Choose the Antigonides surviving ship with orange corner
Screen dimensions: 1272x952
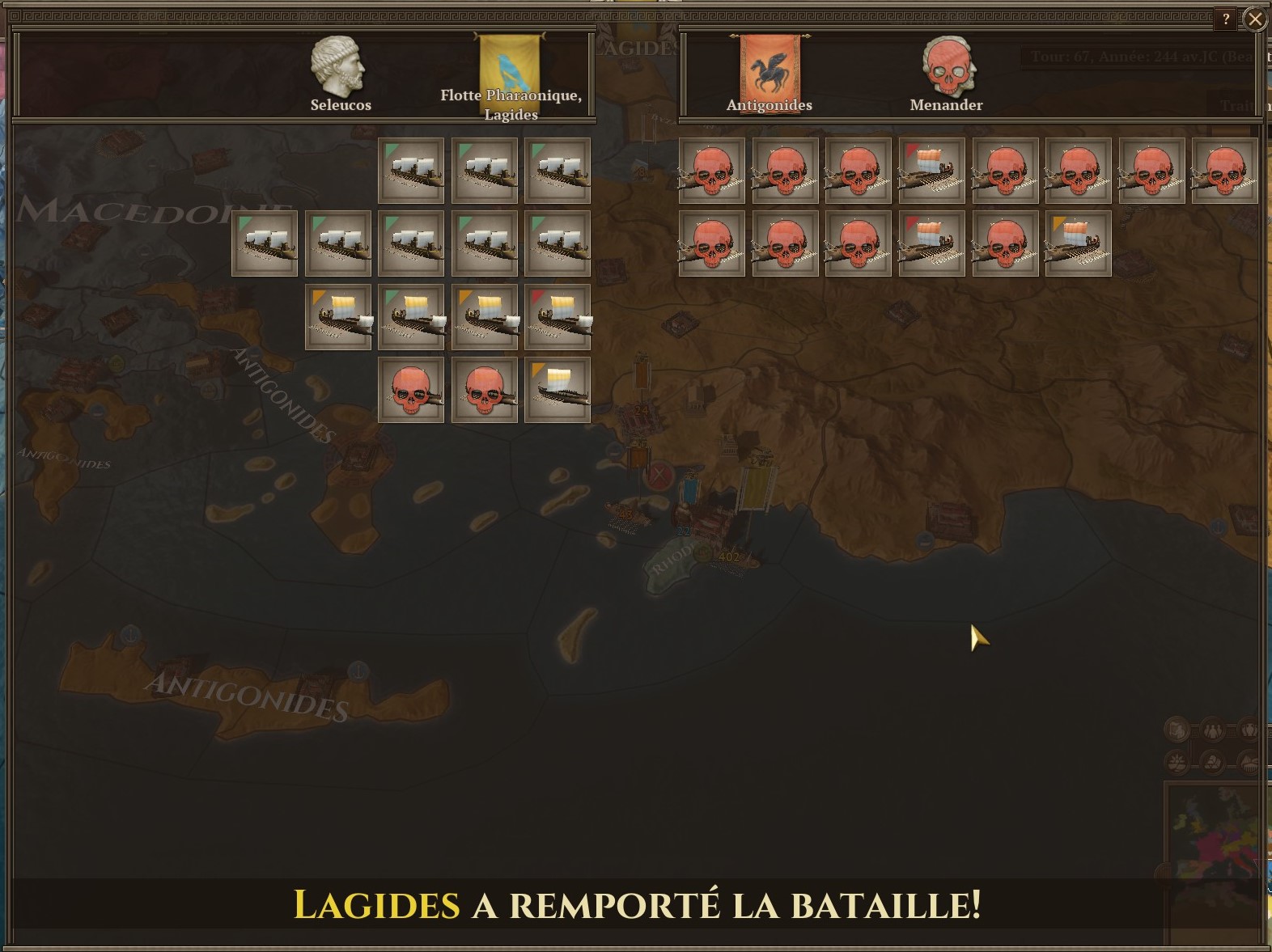[x=1078, y=243]
